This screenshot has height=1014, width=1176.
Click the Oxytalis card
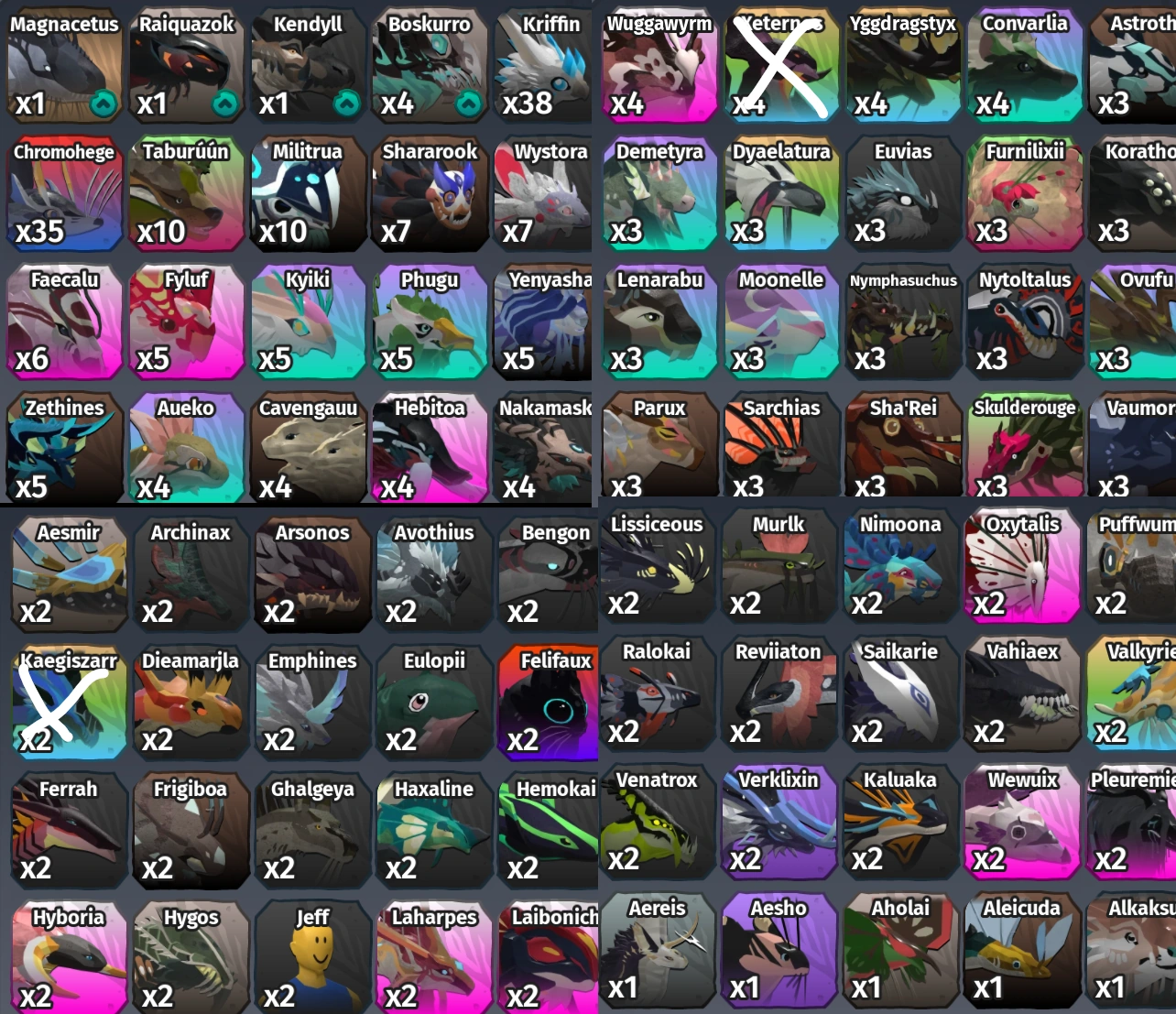coord(1022,565)
